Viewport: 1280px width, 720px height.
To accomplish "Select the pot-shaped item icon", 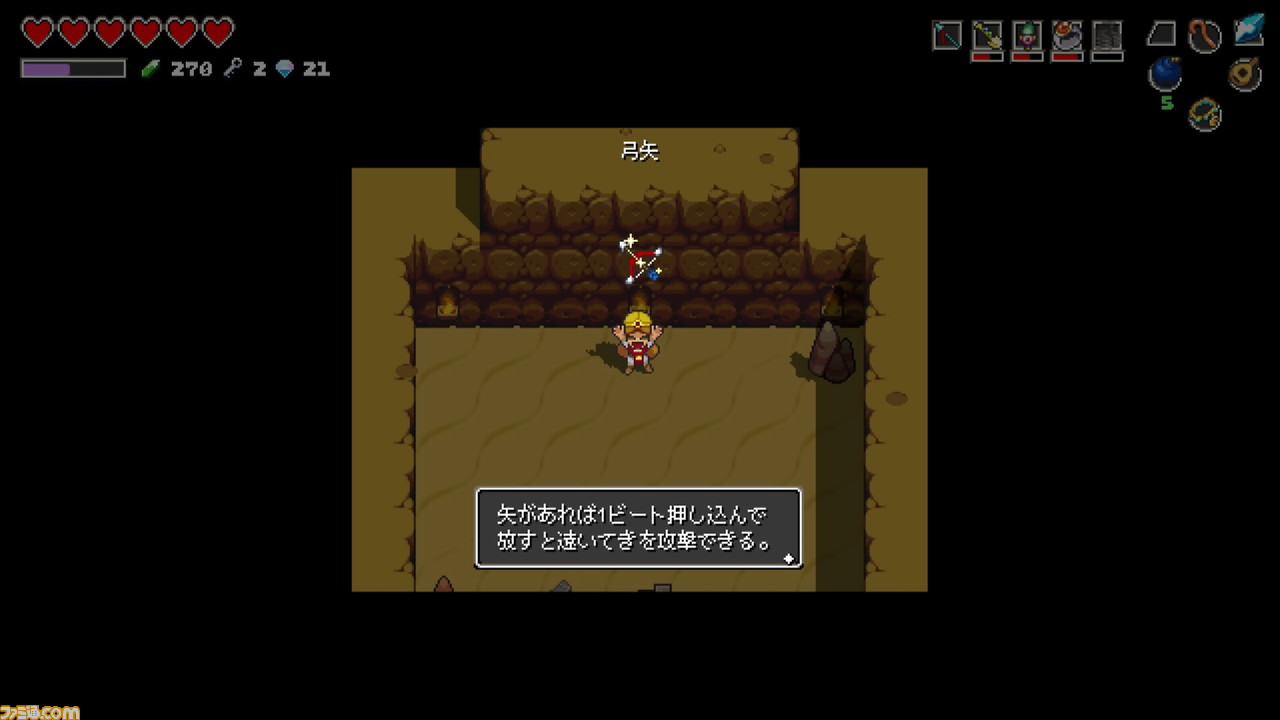I will click(x=1066, y=35).
